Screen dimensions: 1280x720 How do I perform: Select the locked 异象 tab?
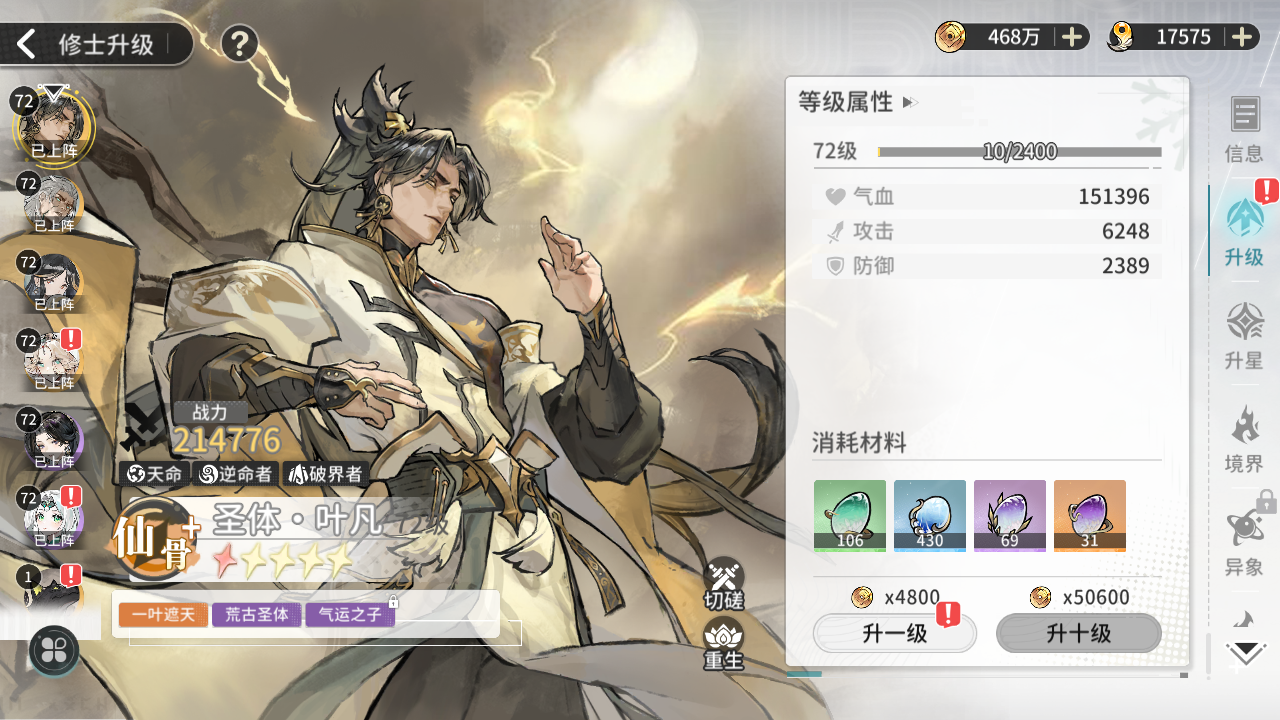point(1244,542)
